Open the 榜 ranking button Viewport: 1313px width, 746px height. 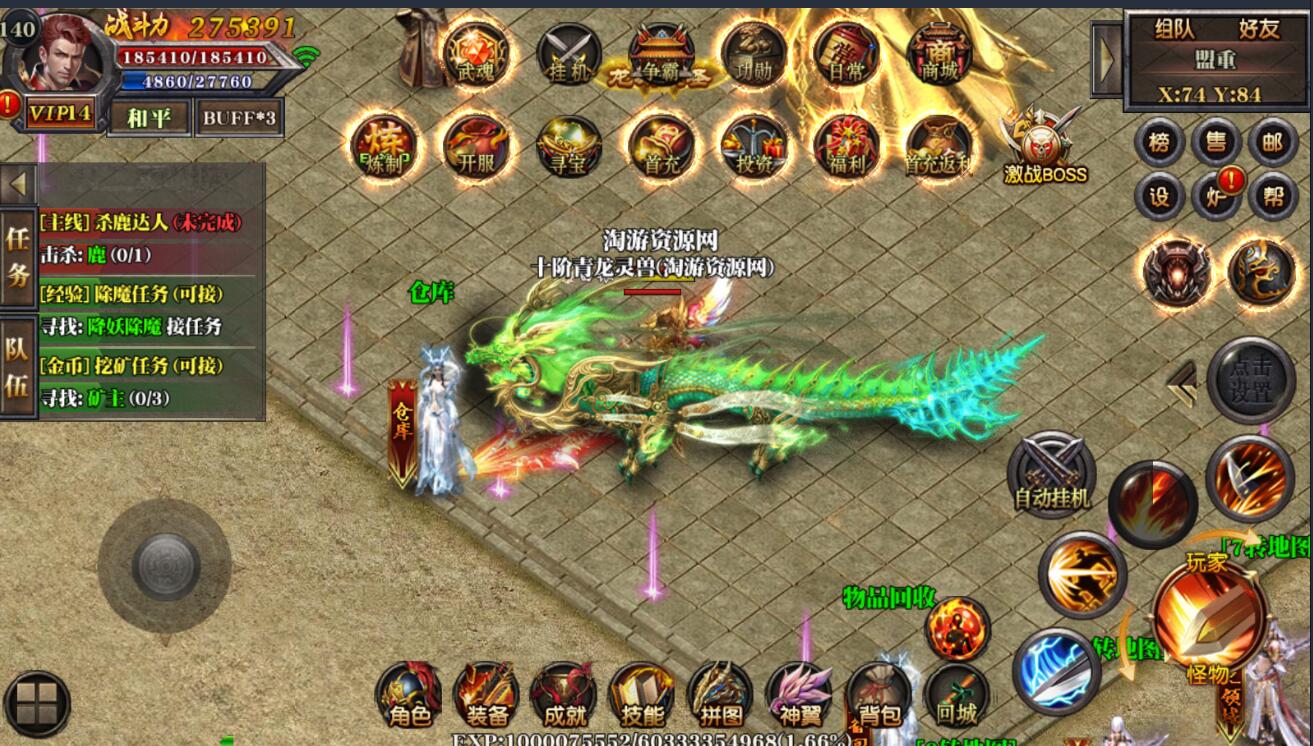pos(1159,143)
